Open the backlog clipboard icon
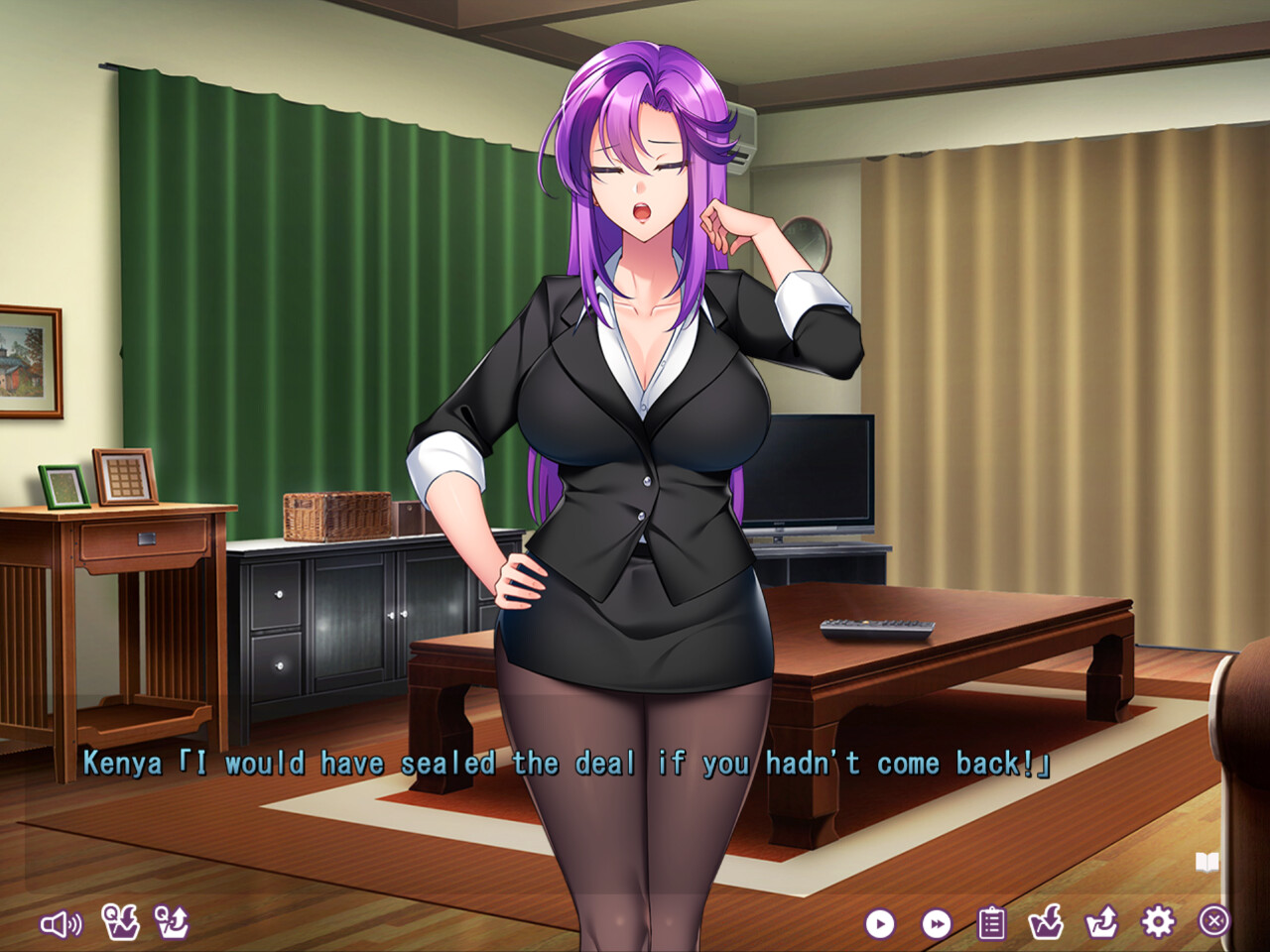The image size is (1270, 952). point(991,923)
